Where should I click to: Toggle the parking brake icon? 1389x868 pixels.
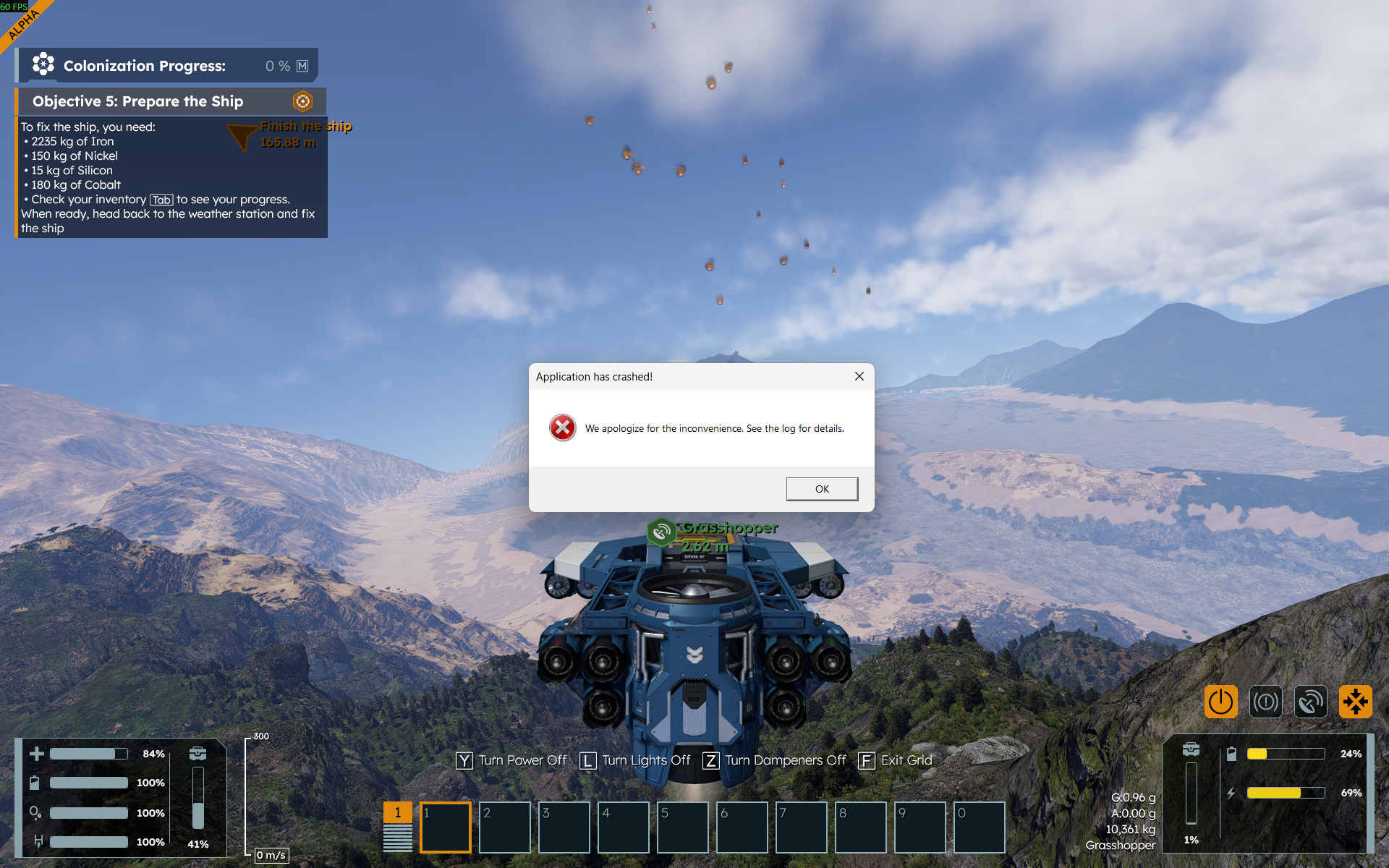[1265, 702]
